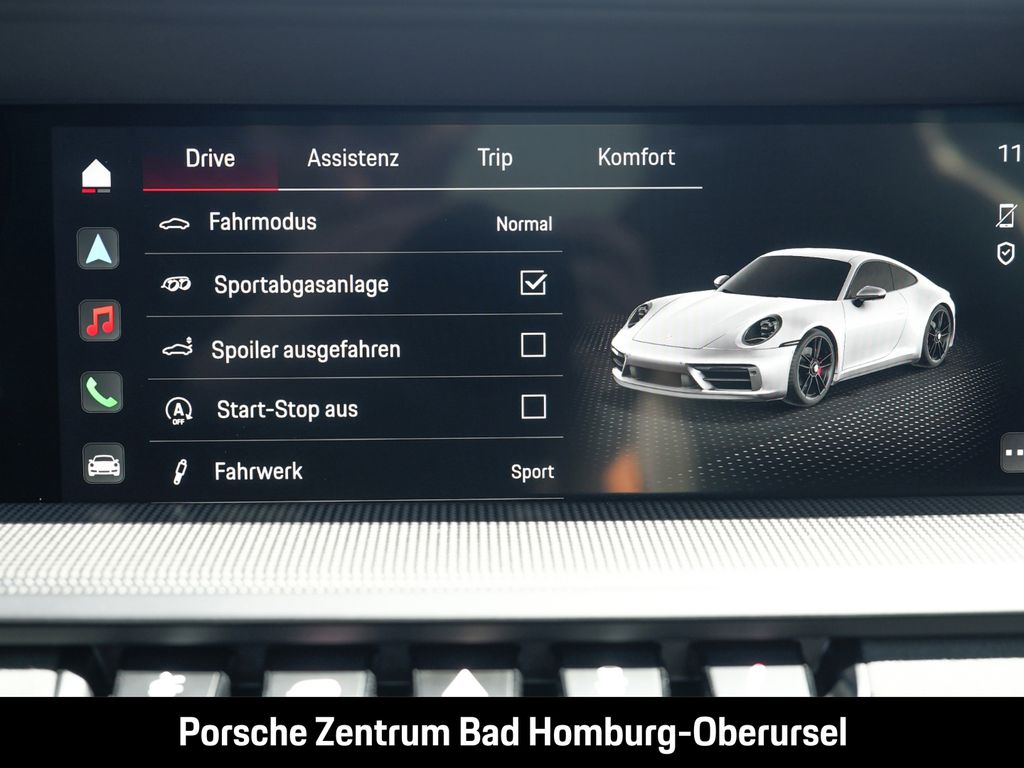
Task: Launch the music note media icon
Action: tap(100, 320)
